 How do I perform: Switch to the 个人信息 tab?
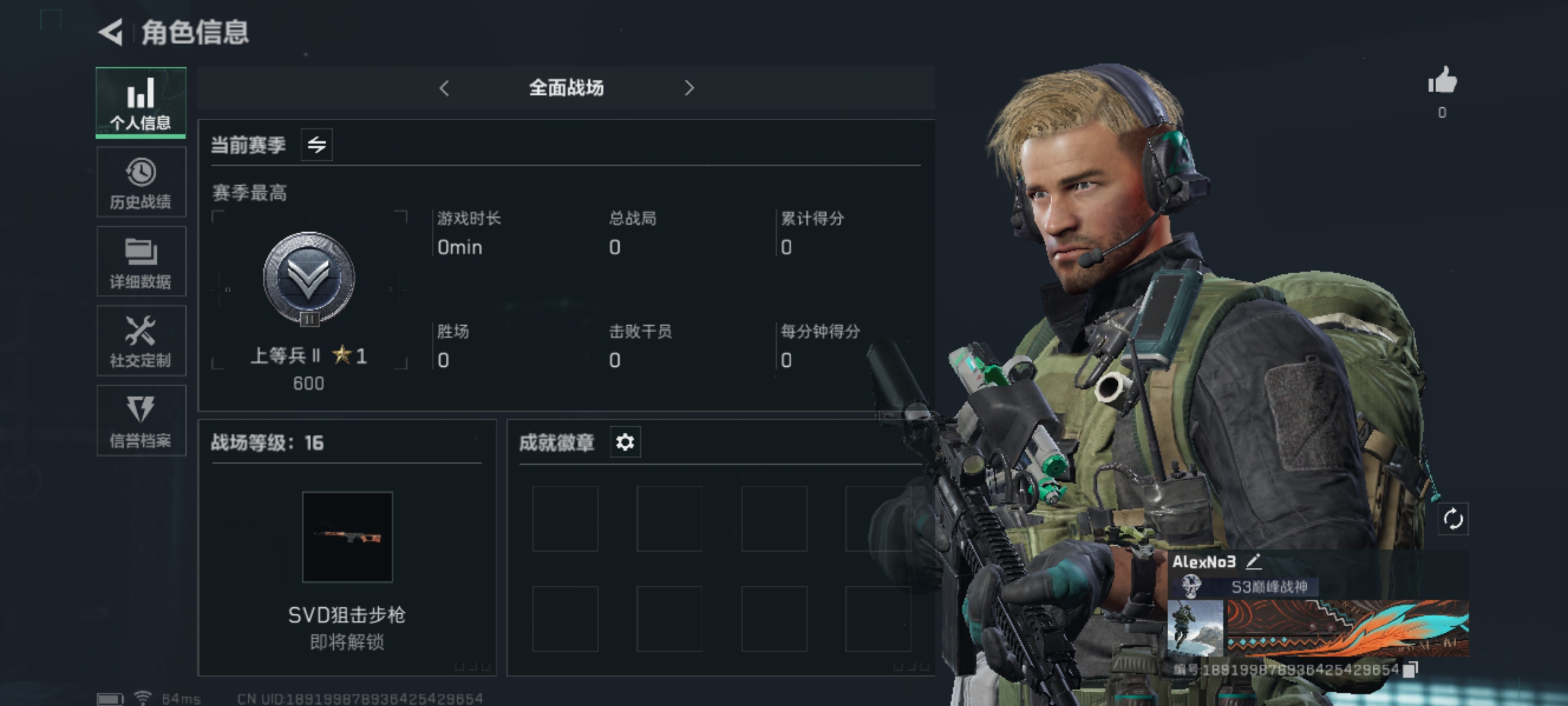click(x=140, y=103)
